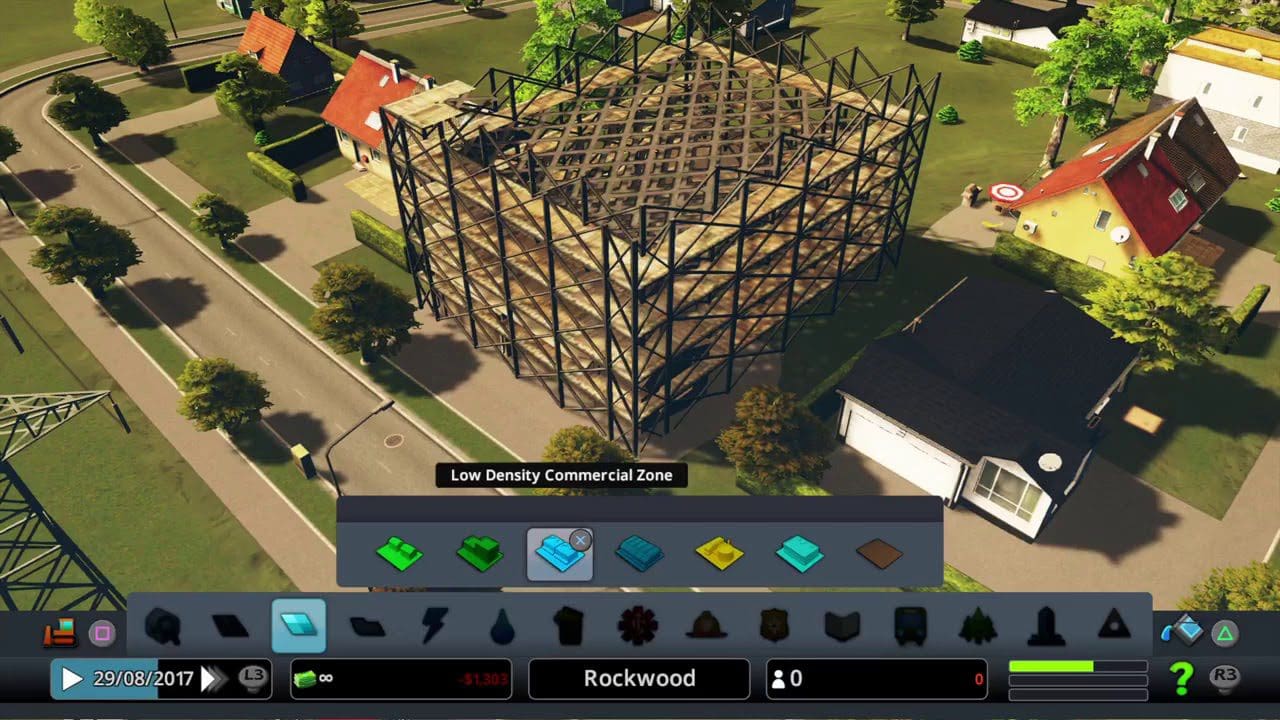Open the Healthcare services menu

637,626
